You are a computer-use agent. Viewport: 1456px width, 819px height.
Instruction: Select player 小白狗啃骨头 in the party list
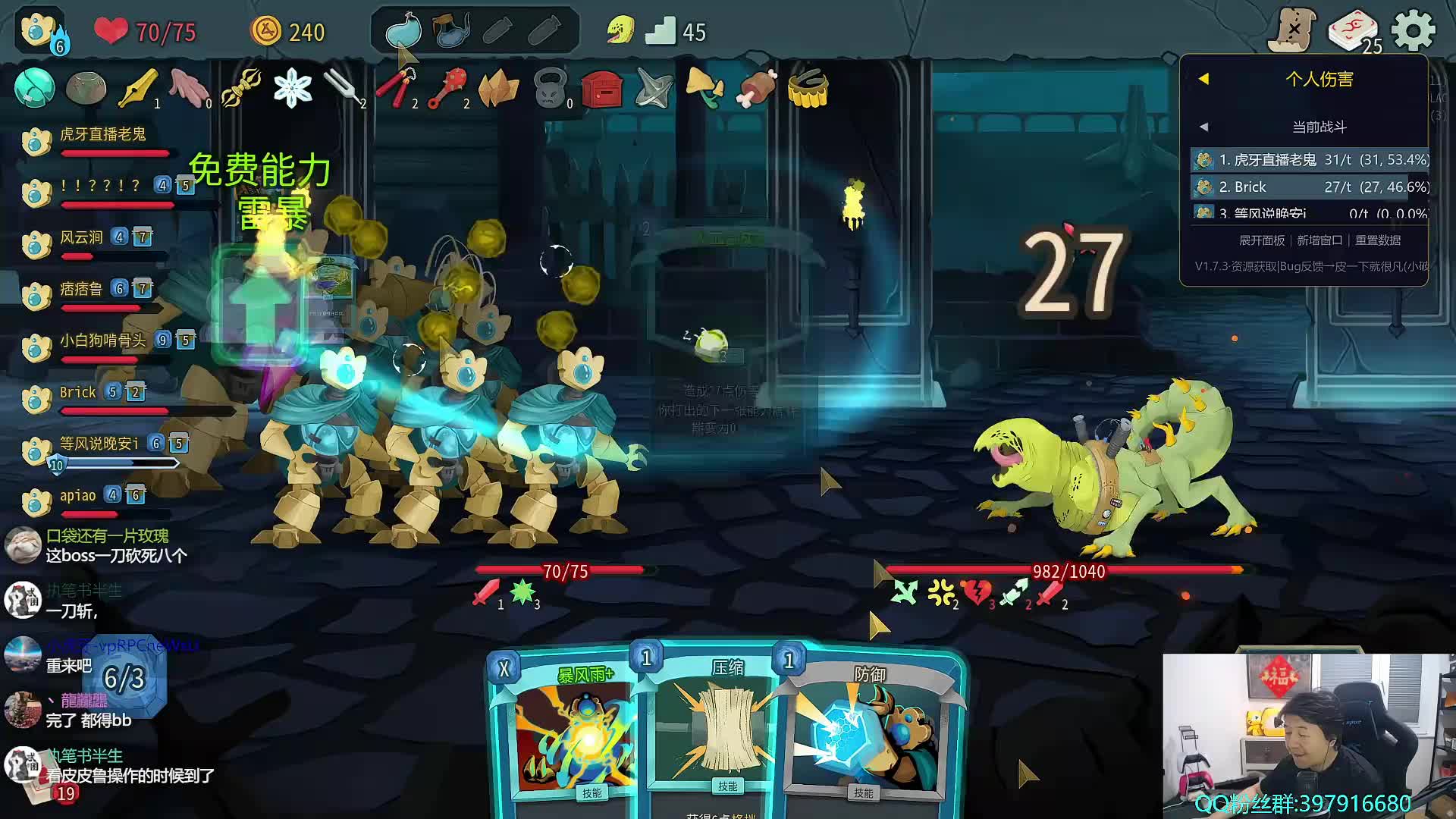coord(102,340)
